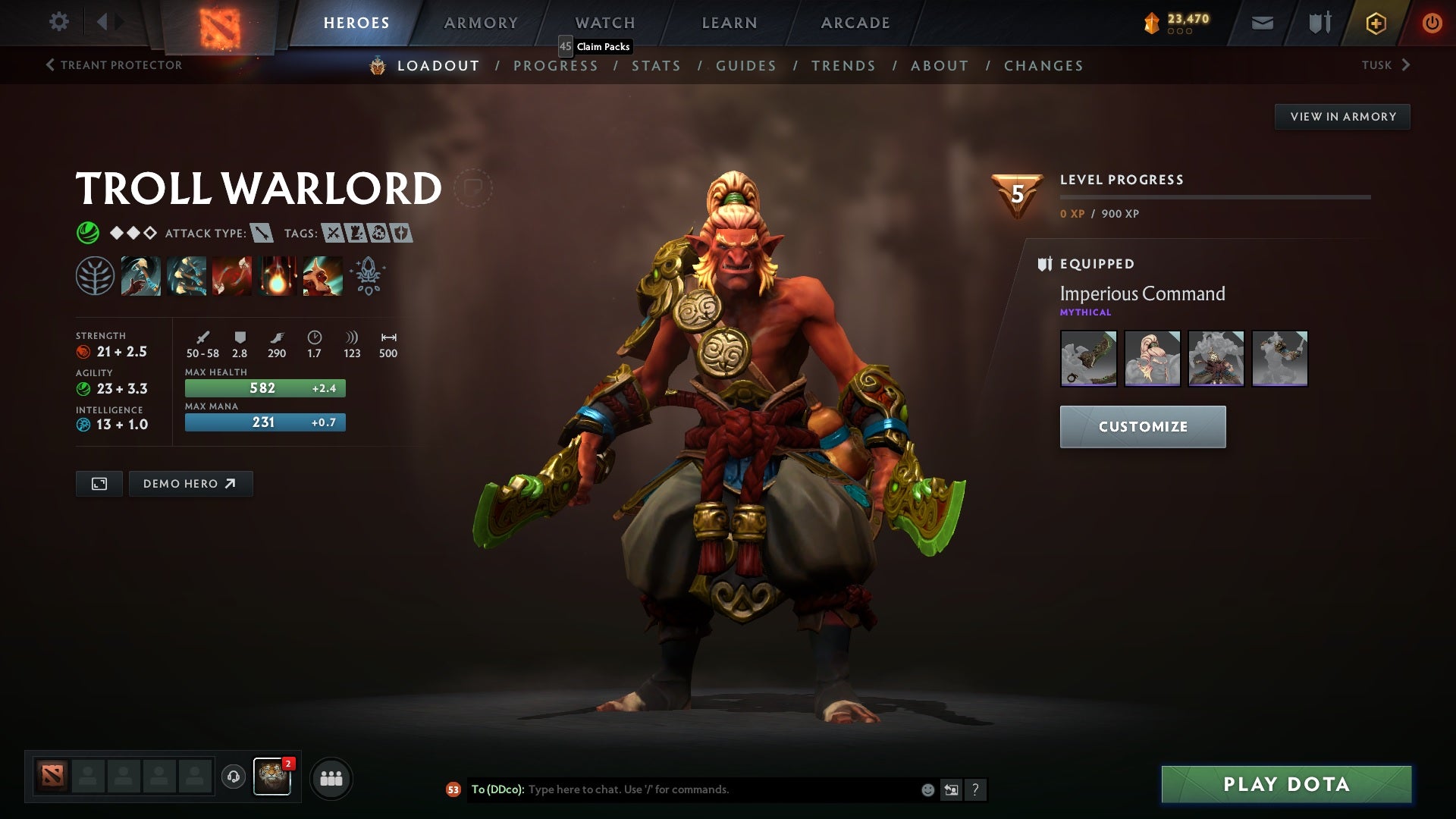
Task: Select the Battle Trance ultimate ability icon
Action: [x=322, y=276]
